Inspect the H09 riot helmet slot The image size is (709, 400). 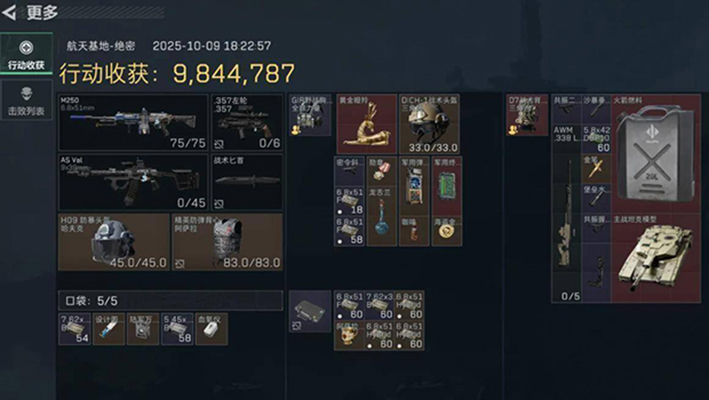112,242
